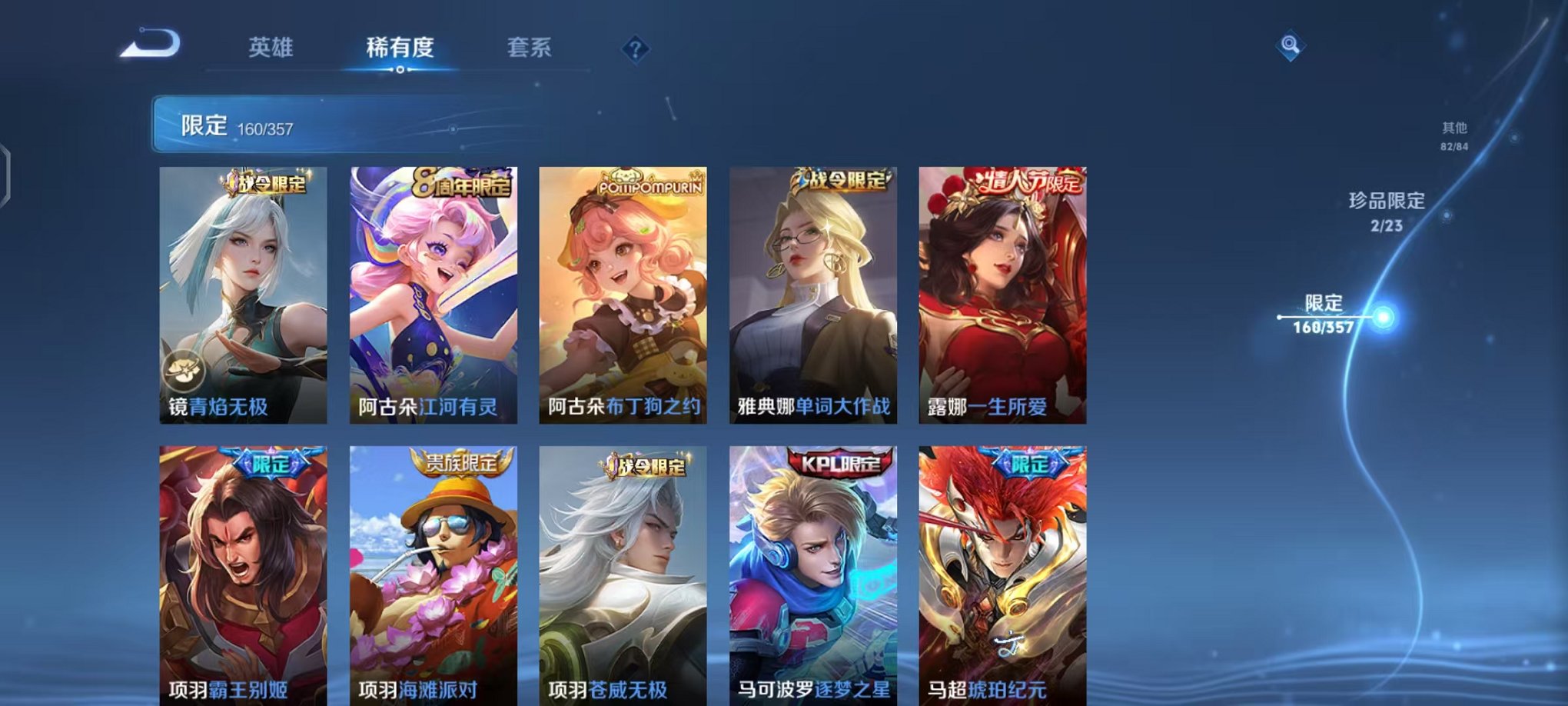Select the 稀有度 tab
This screenshot has height=706, width=1568.
400,48
